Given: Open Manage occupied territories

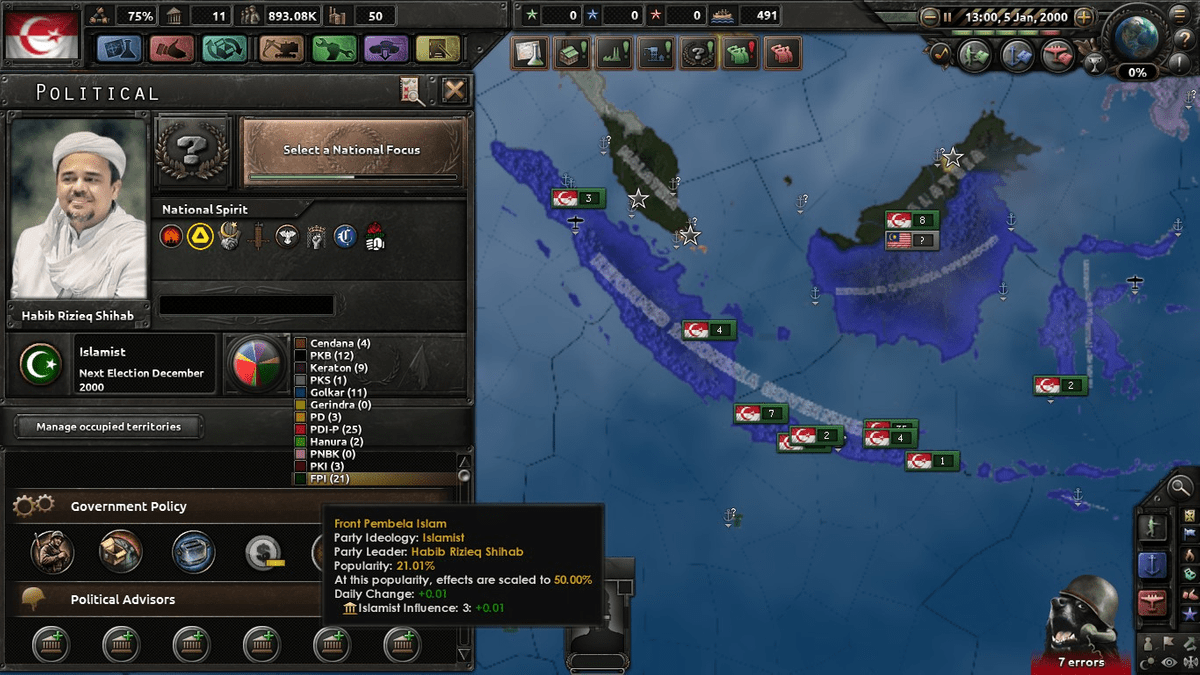Looking at the screenshot, I should (x=109, y=427).
